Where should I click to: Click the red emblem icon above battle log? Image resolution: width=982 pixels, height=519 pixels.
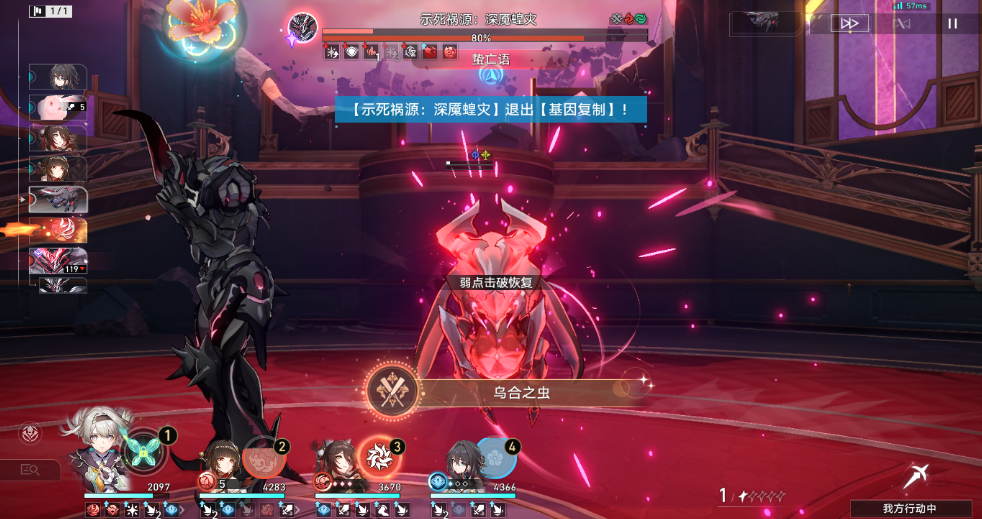tap(30, 434)
